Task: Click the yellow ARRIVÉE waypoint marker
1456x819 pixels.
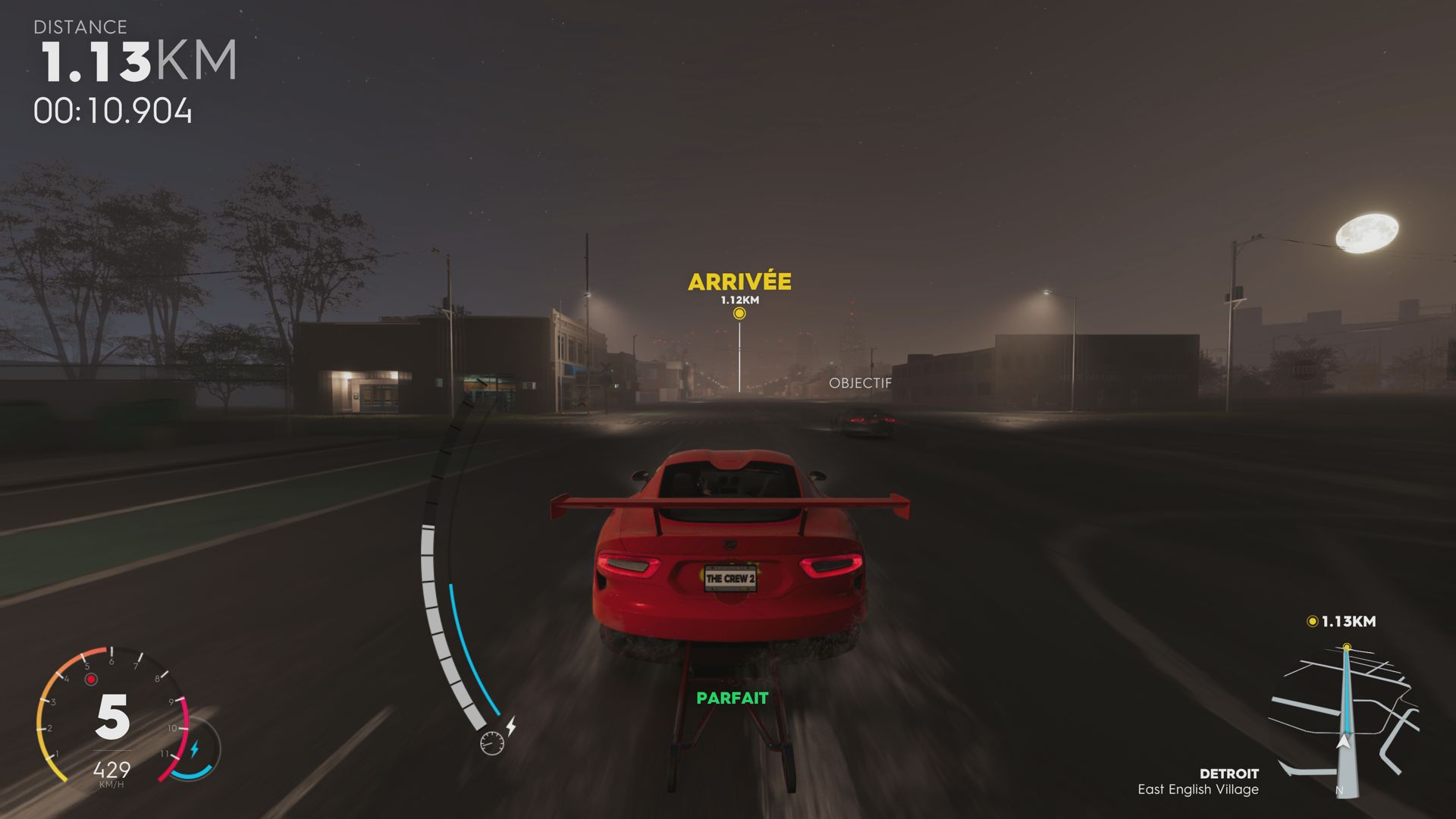Action: coord(739,313)
